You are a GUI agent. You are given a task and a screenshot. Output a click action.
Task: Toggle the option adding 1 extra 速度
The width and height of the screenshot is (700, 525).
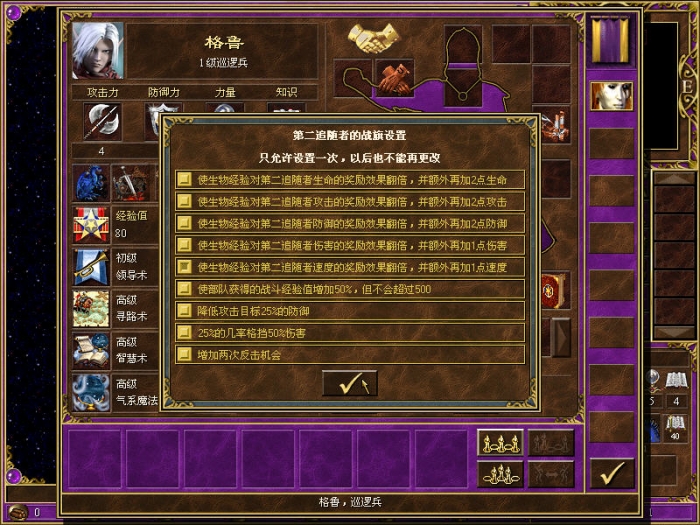[185, 267]
